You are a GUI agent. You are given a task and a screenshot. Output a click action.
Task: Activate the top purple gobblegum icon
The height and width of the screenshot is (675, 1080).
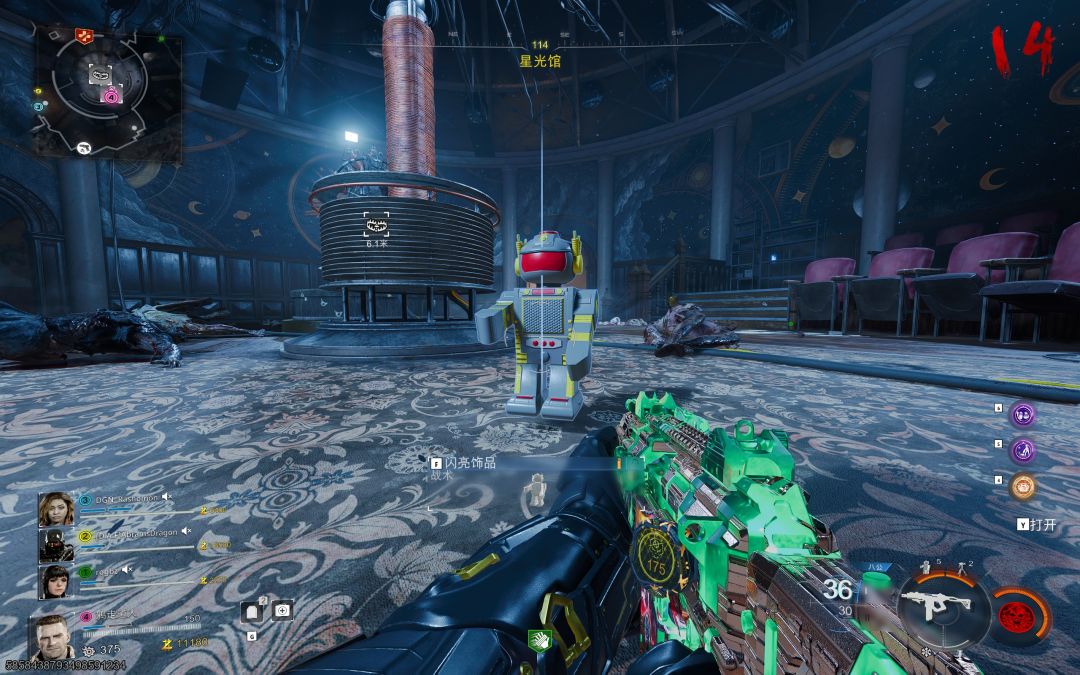click(x=1022, y=414)
